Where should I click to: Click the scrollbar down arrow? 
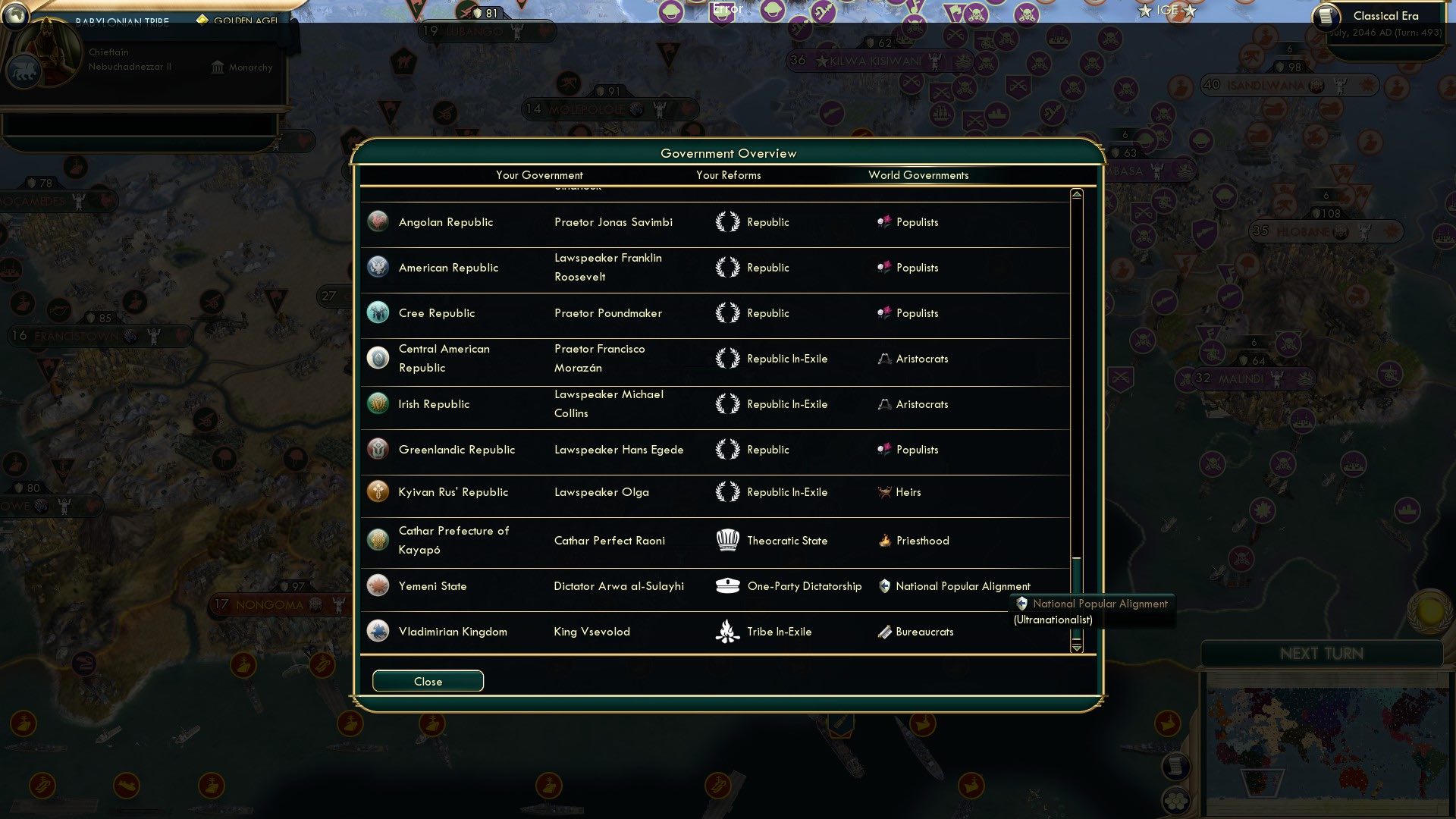[x=1075, y=648]
